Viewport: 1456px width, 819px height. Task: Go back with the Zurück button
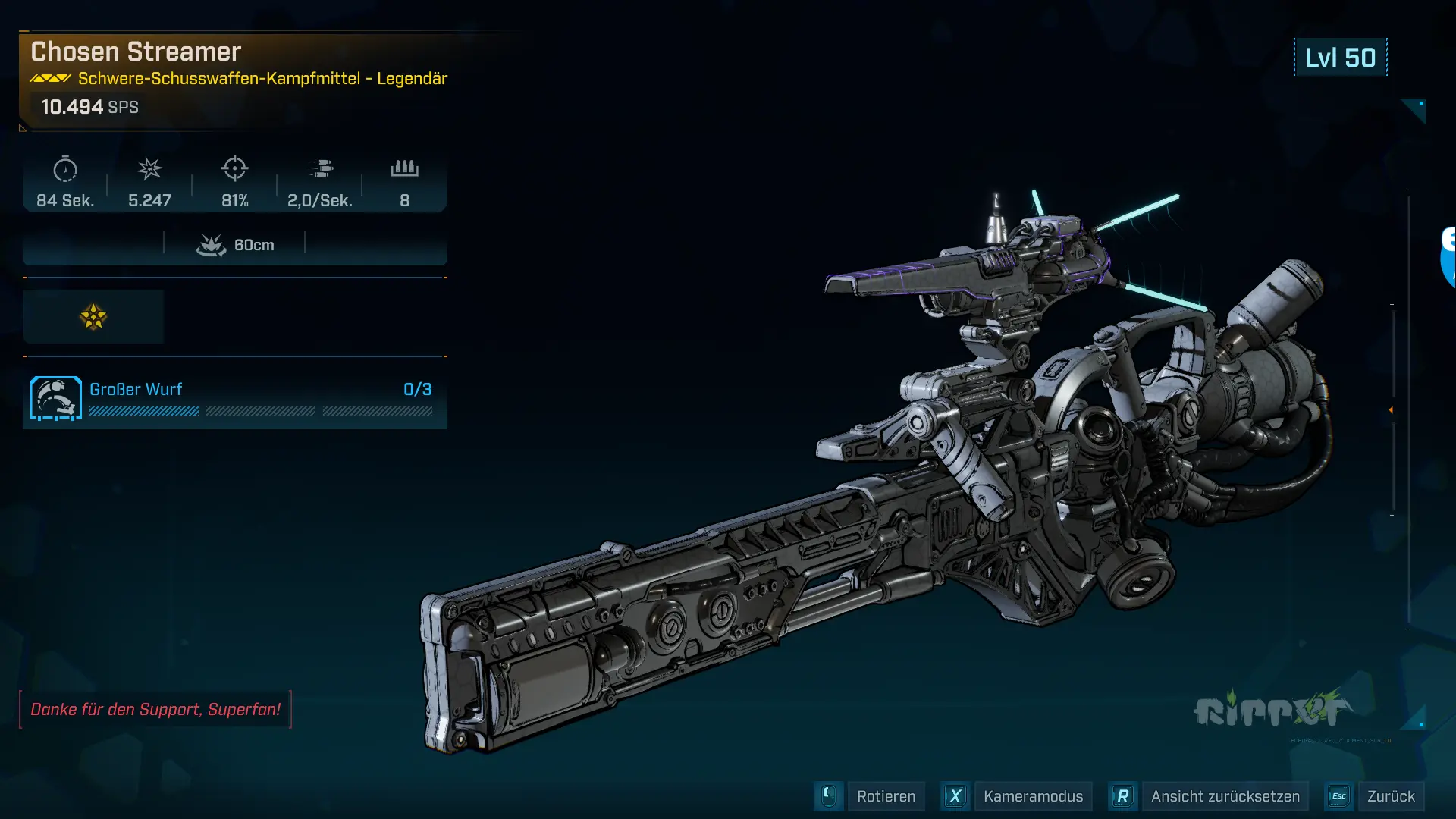1390,796
